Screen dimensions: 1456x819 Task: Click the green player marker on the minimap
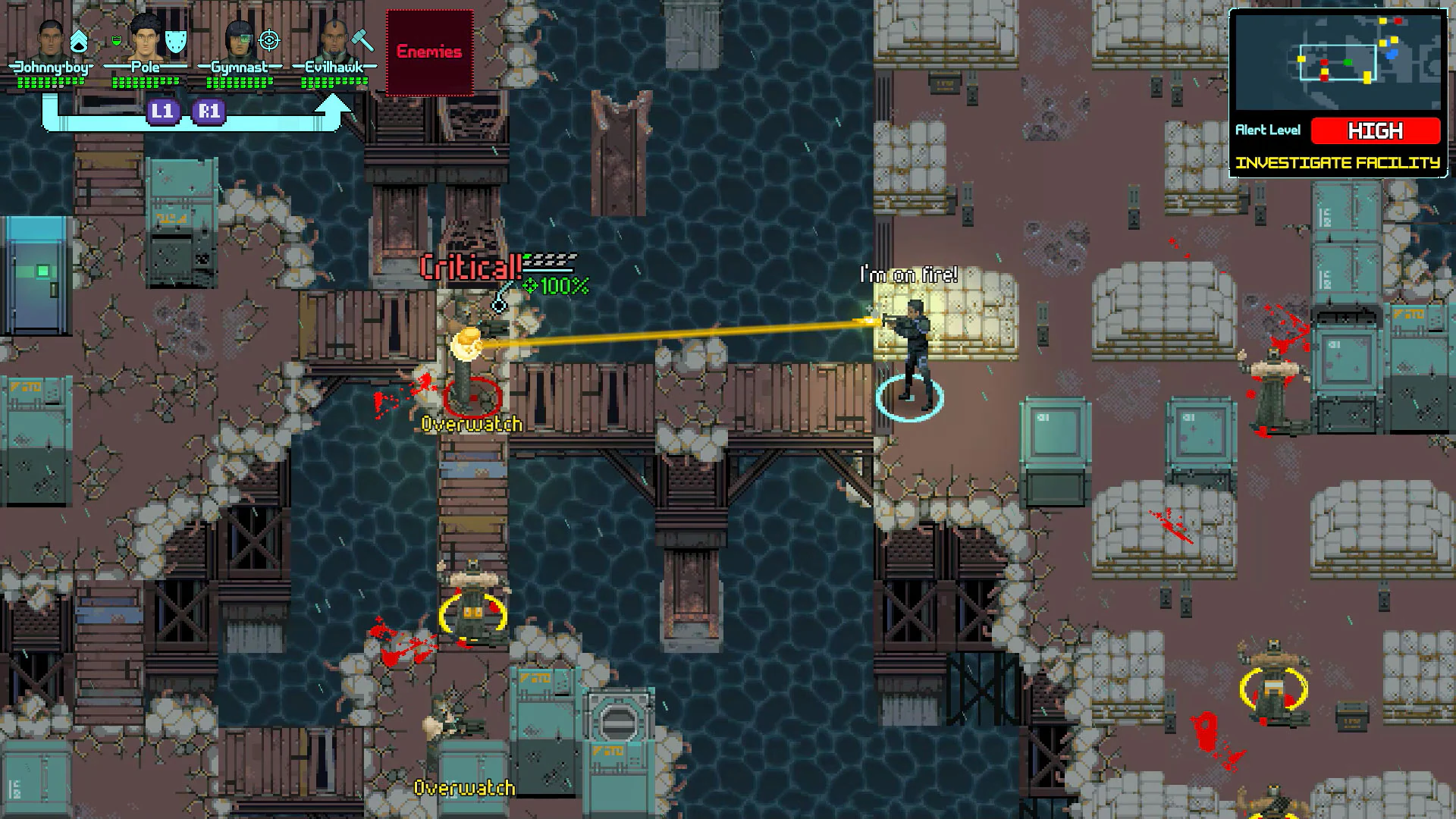click(x=1348, y=62)
